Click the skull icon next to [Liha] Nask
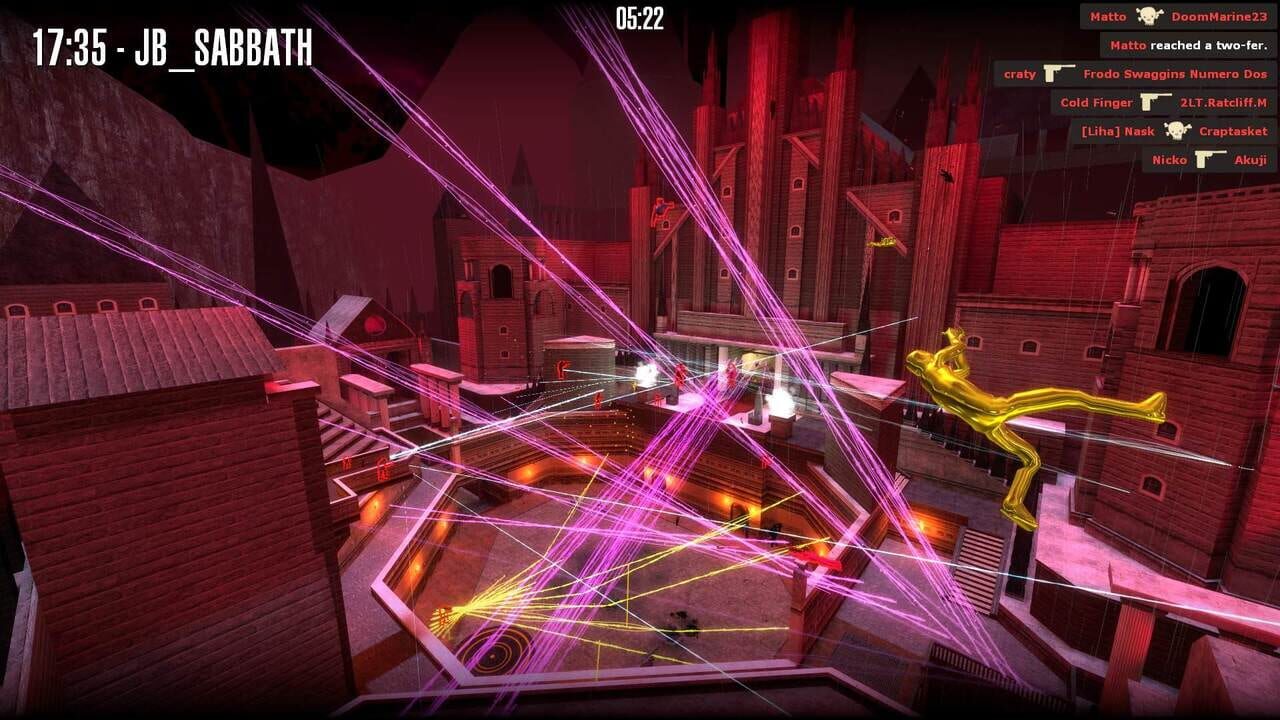 1176,131
